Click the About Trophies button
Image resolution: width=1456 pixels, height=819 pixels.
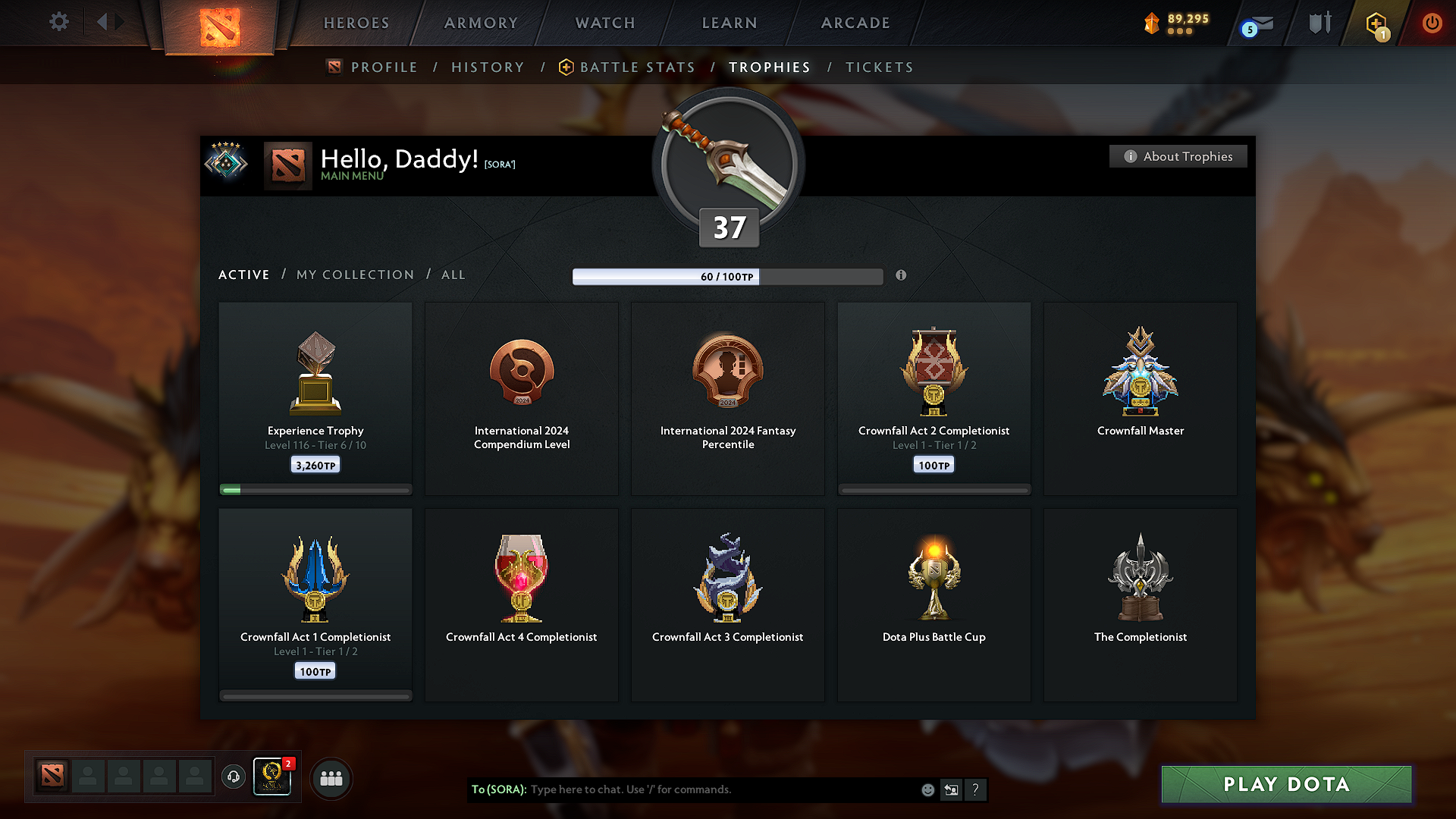tap(1178, 156)
